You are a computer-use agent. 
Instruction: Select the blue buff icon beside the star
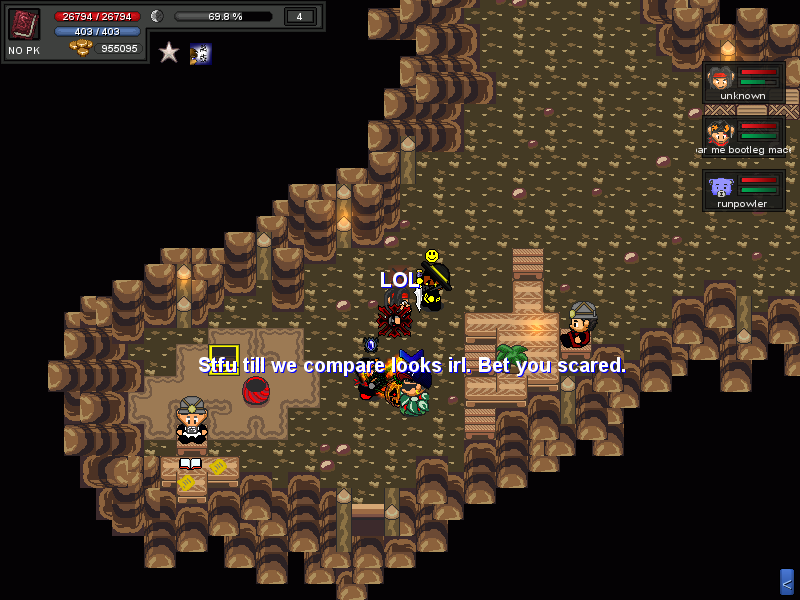200,53
